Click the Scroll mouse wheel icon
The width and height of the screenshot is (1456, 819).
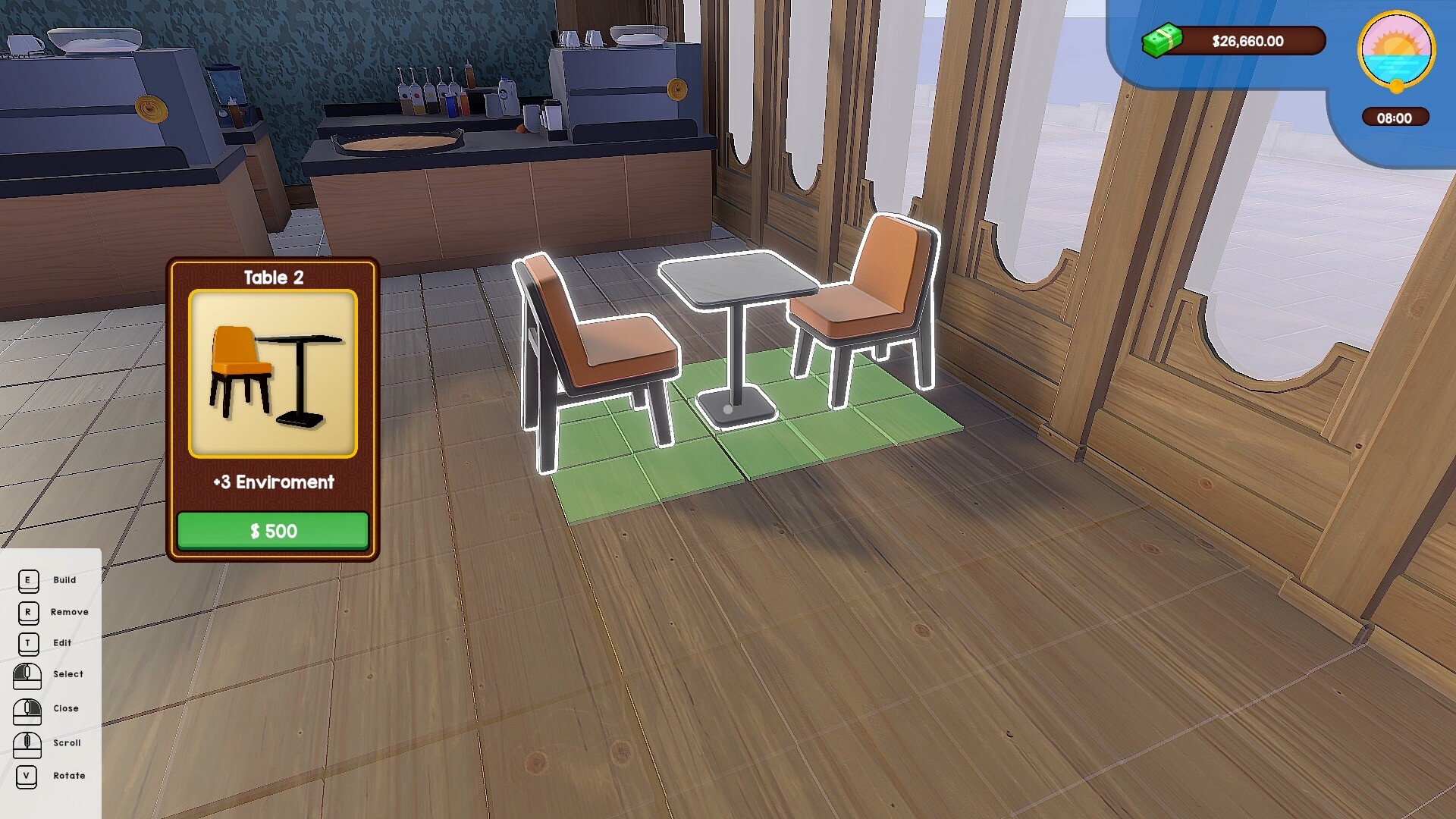pos(28,742)
